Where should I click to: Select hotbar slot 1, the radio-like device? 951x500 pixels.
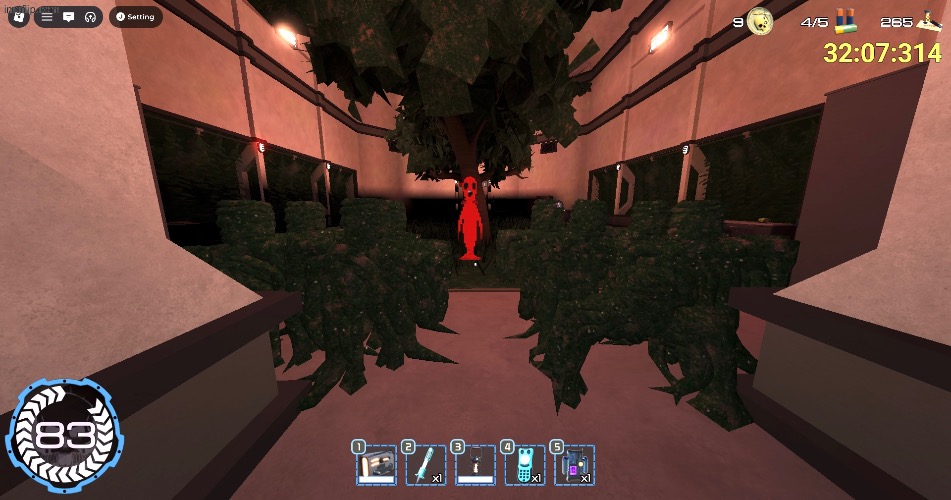click(370, 466)
